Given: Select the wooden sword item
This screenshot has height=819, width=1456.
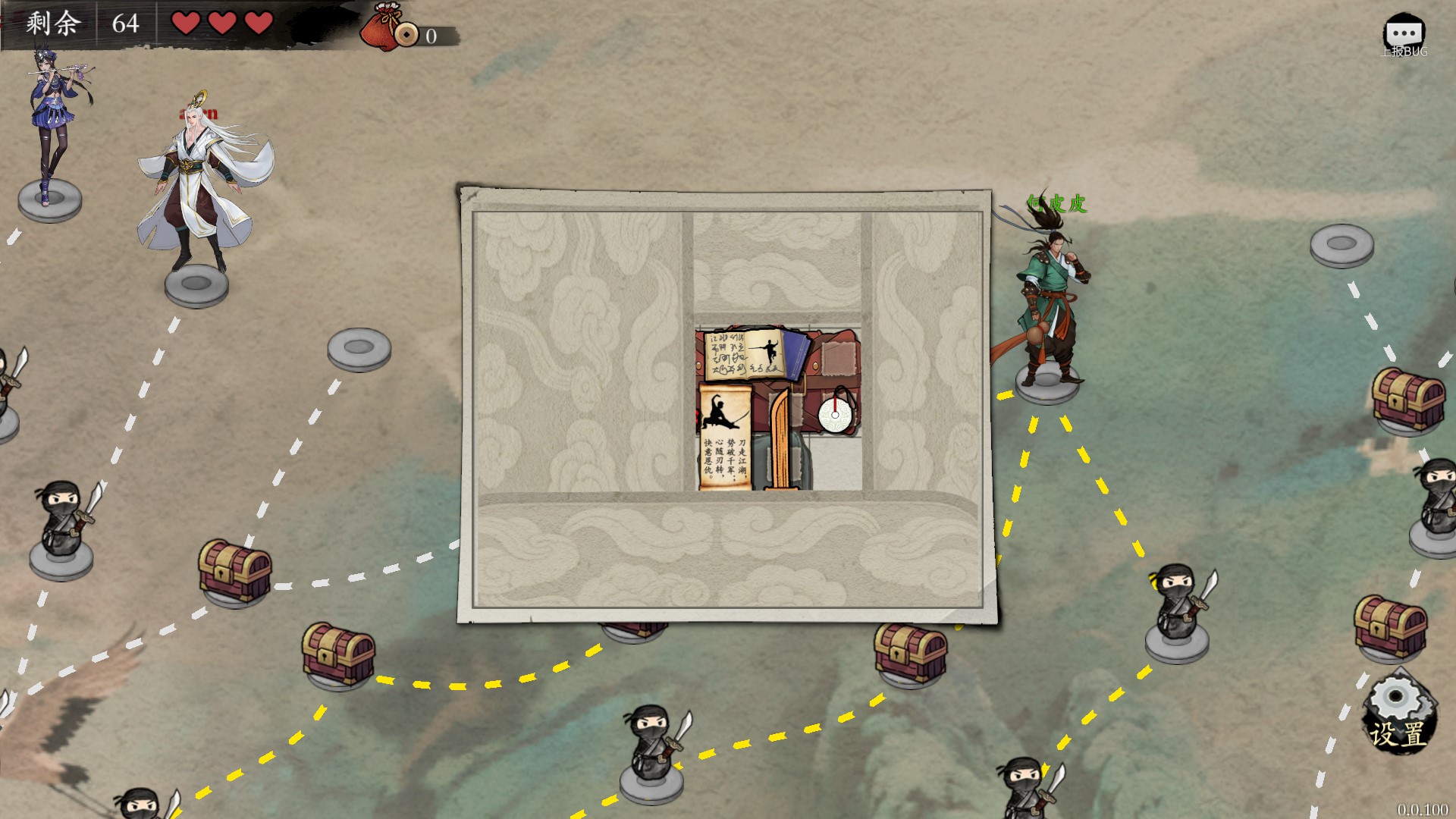Looking at the screenshot, I should pyautogui.click(x=780, y=440).
